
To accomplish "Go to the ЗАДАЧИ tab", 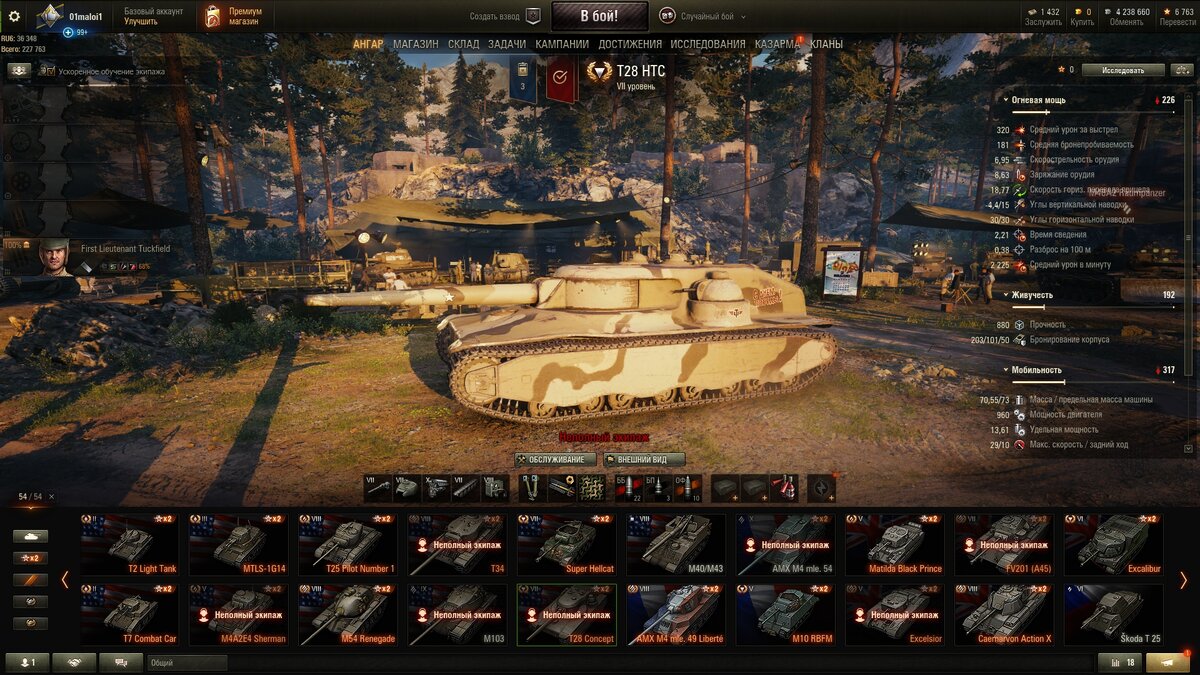I will 507,44.
